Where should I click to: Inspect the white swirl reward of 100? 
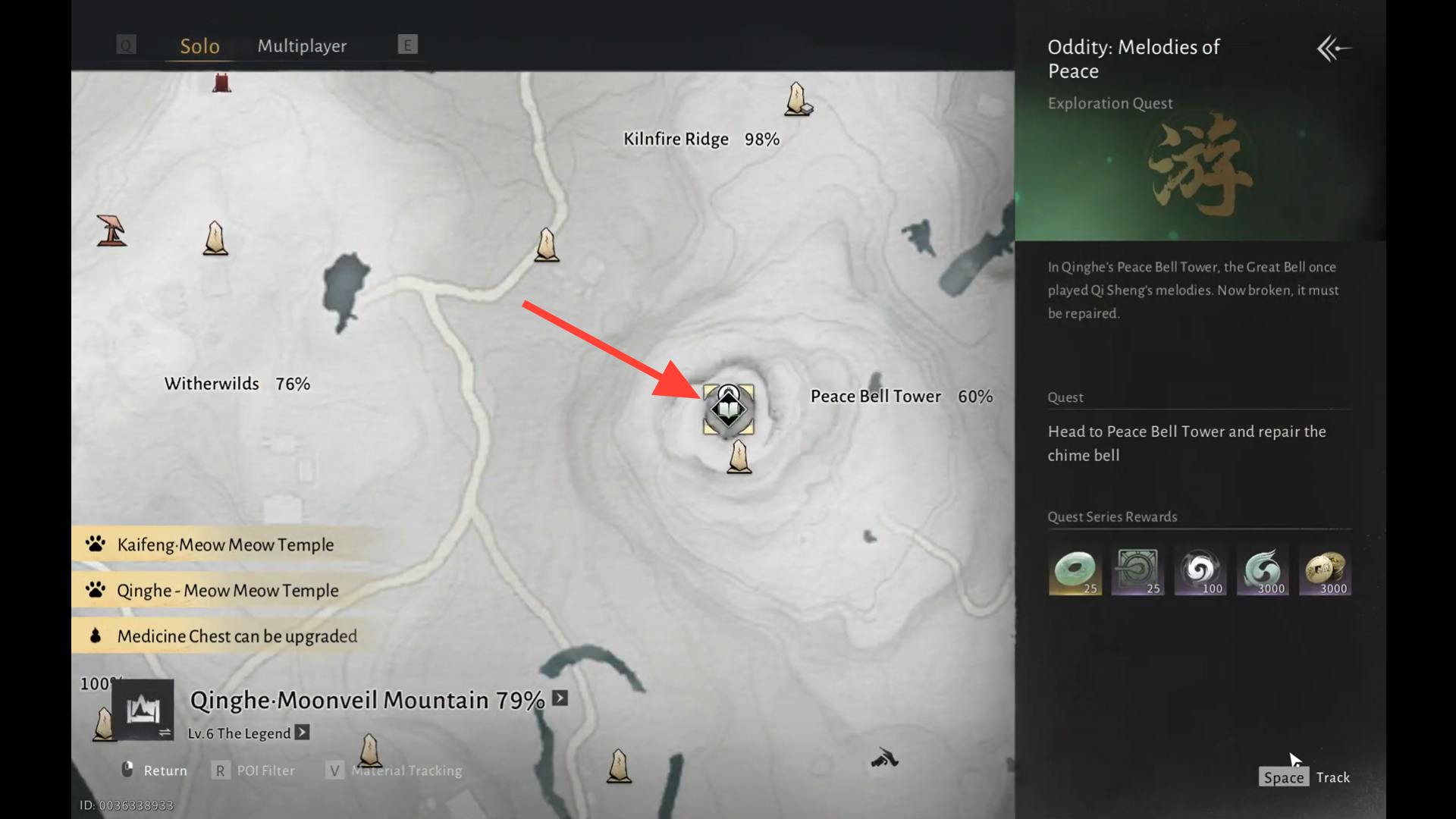(x=1200, y=571)
